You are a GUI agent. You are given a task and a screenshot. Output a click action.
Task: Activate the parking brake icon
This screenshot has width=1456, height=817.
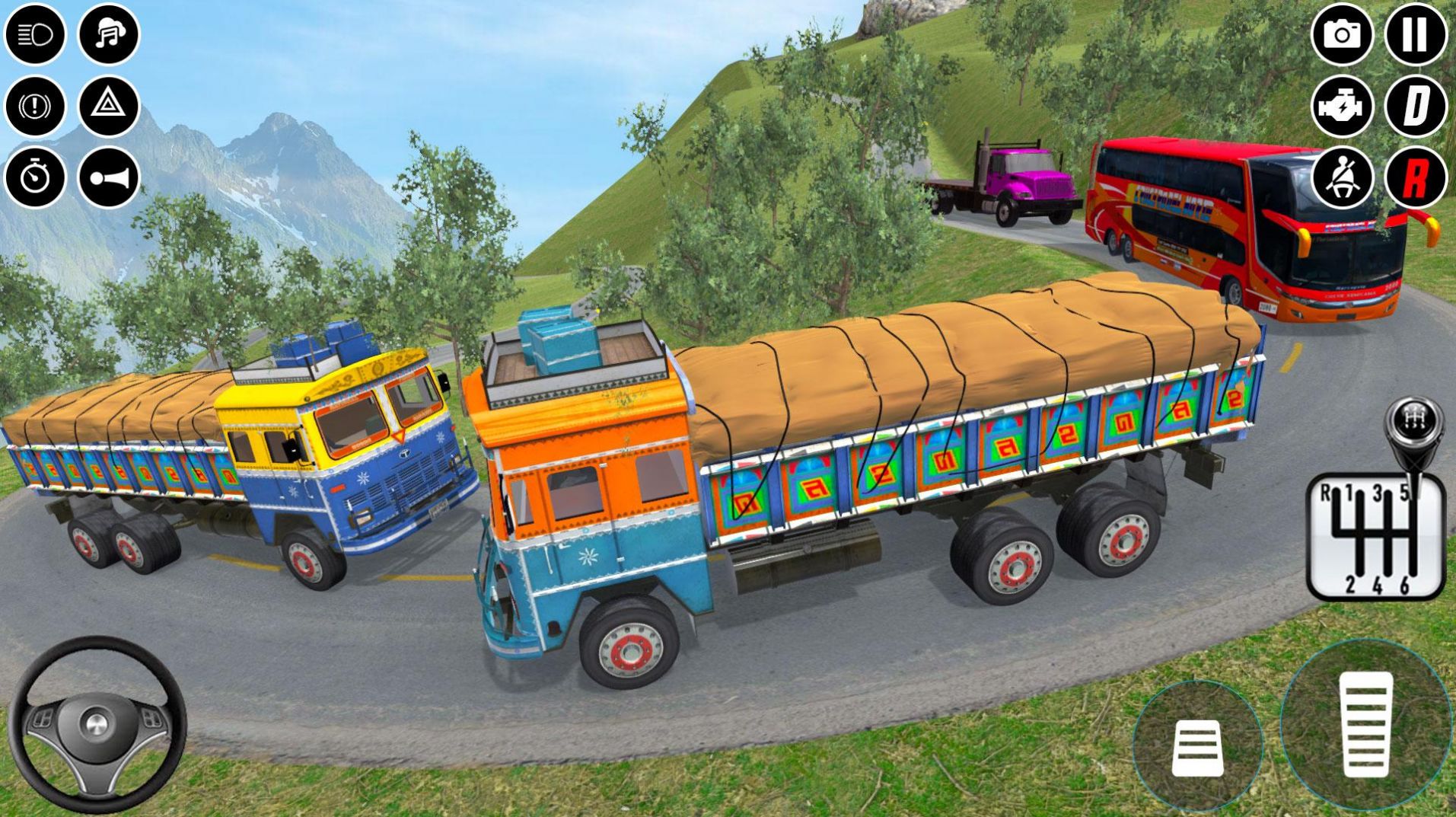click(x=35, y=106)
